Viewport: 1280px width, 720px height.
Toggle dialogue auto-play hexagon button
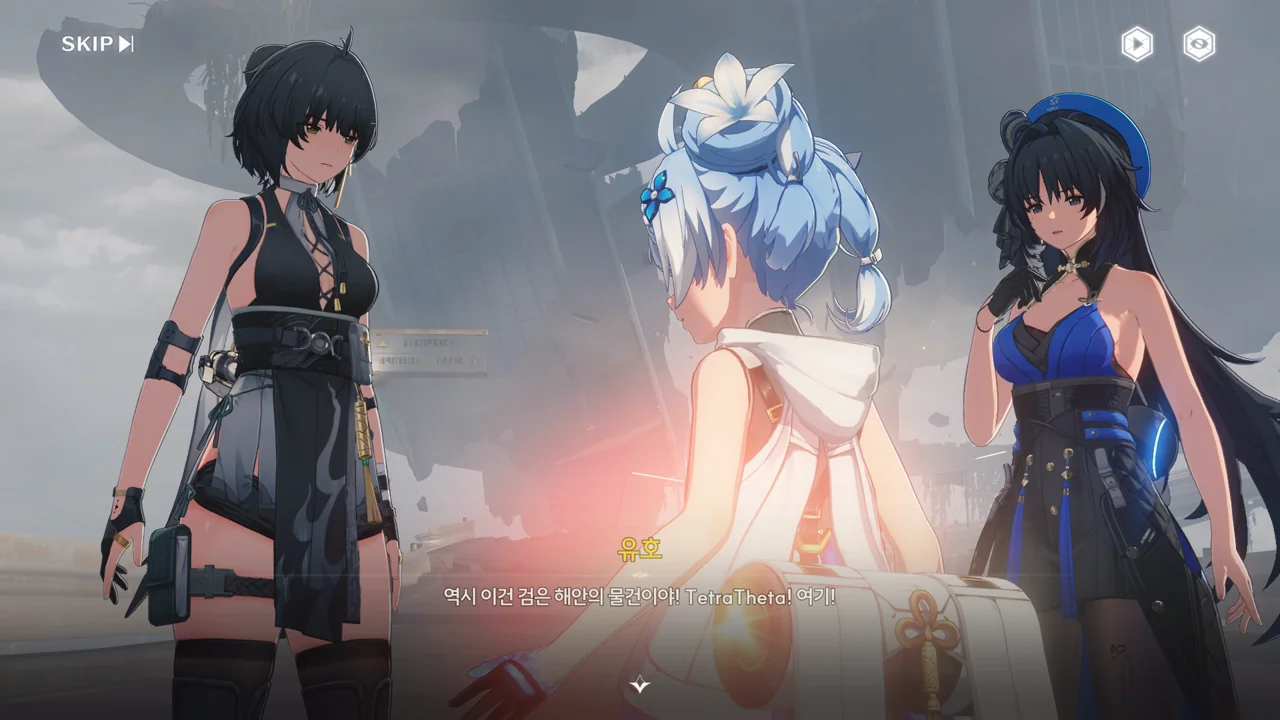click(1136, 44)
